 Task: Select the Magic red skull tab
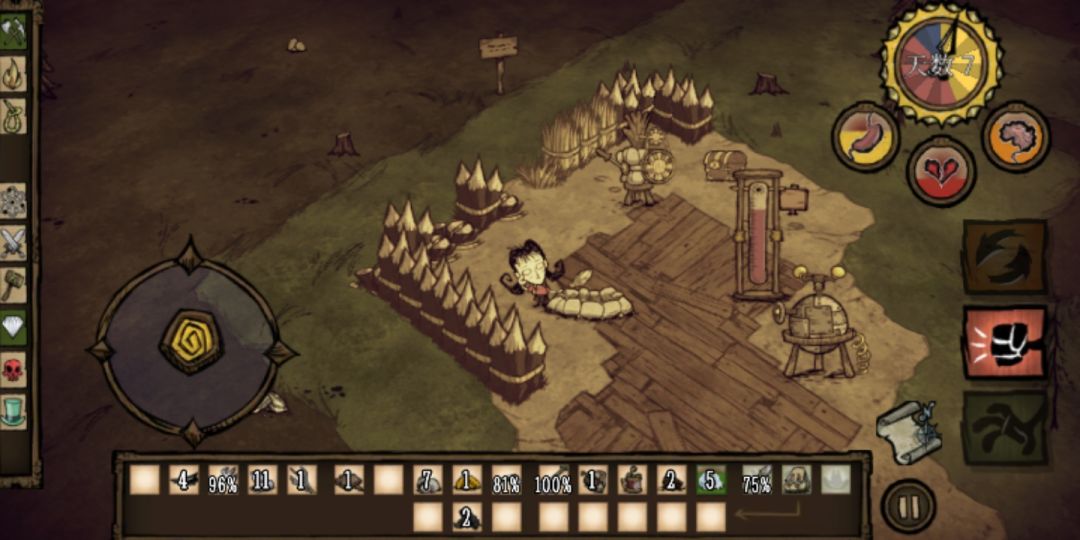tap(14, 369)
